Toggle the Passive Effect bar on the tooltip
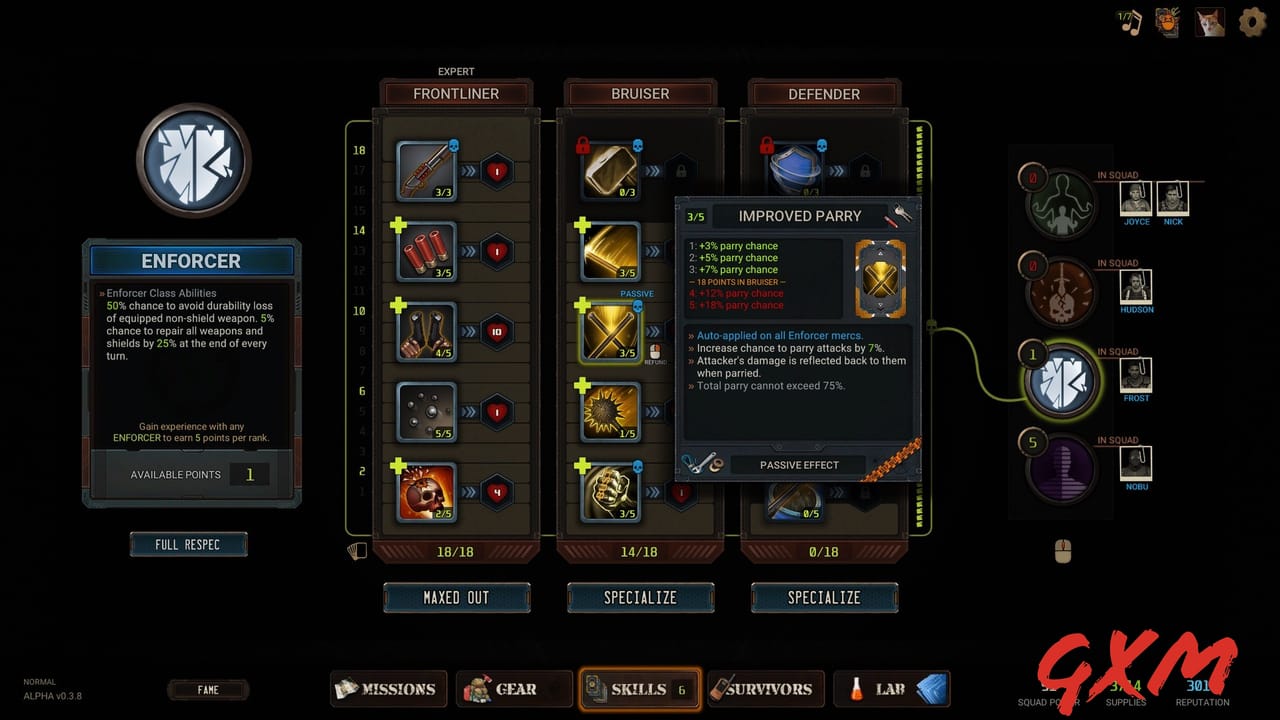Image resolution: width=1280 pixels, height=720 pixels. pyautogui.click(x=797, y=464)
